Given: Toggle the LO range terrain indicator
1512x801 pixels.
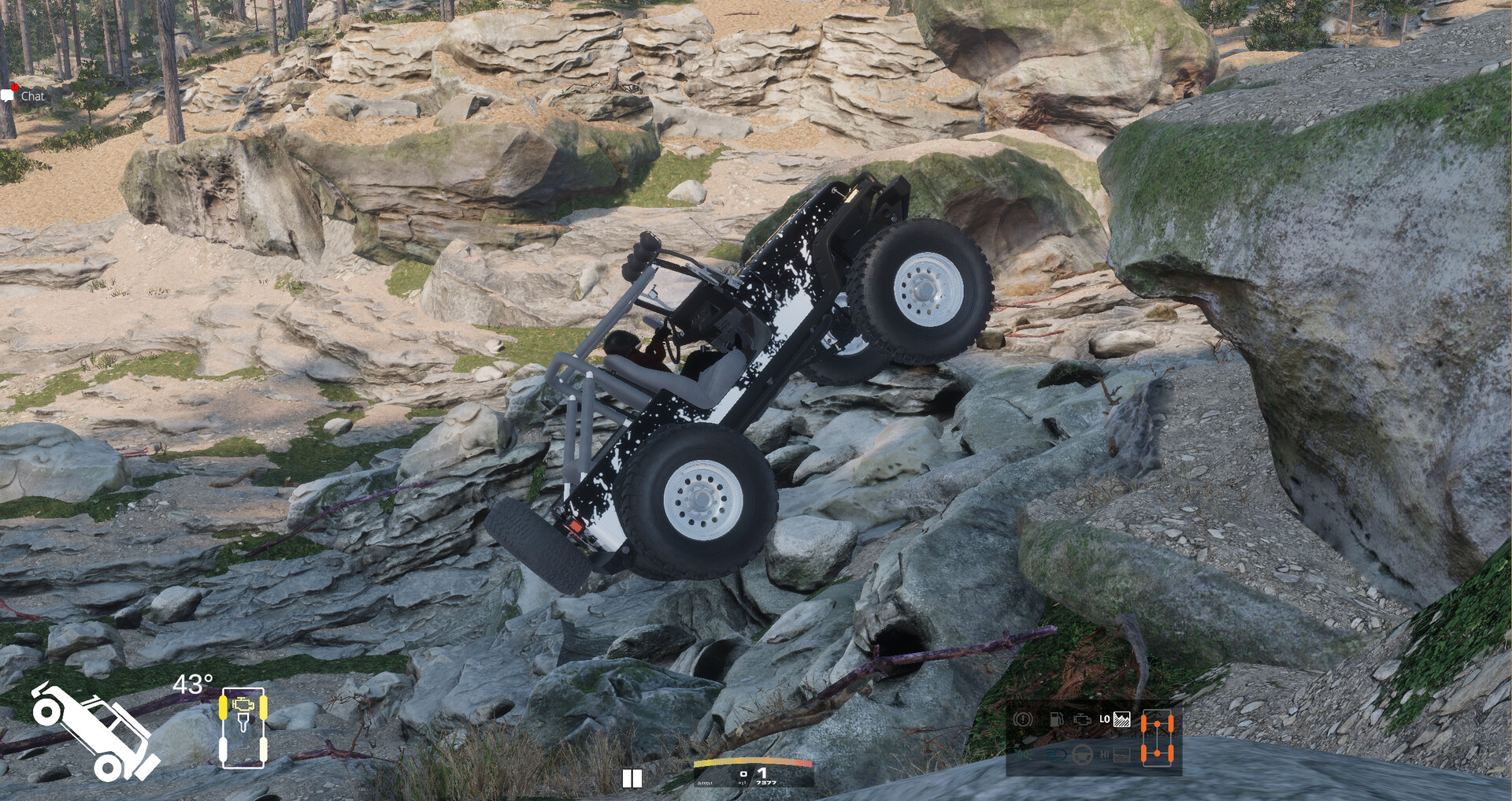Looking at the screenshot, I should [x=1114, y=719].
